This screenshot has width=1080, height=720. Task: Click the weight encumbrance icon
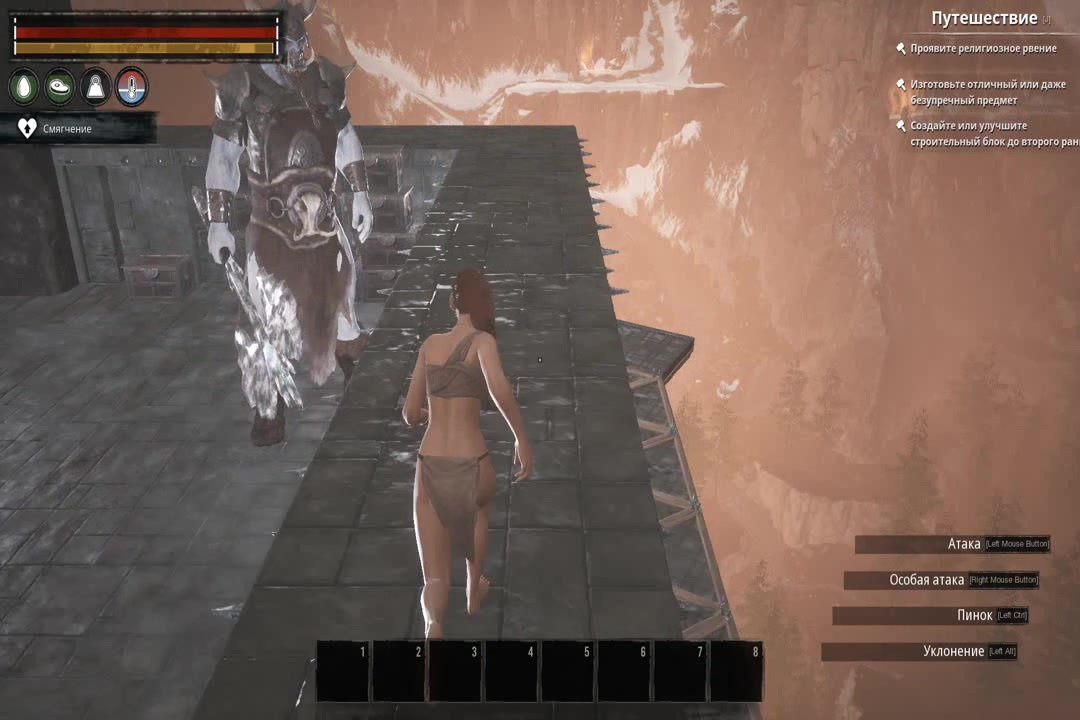coord(95,87)
